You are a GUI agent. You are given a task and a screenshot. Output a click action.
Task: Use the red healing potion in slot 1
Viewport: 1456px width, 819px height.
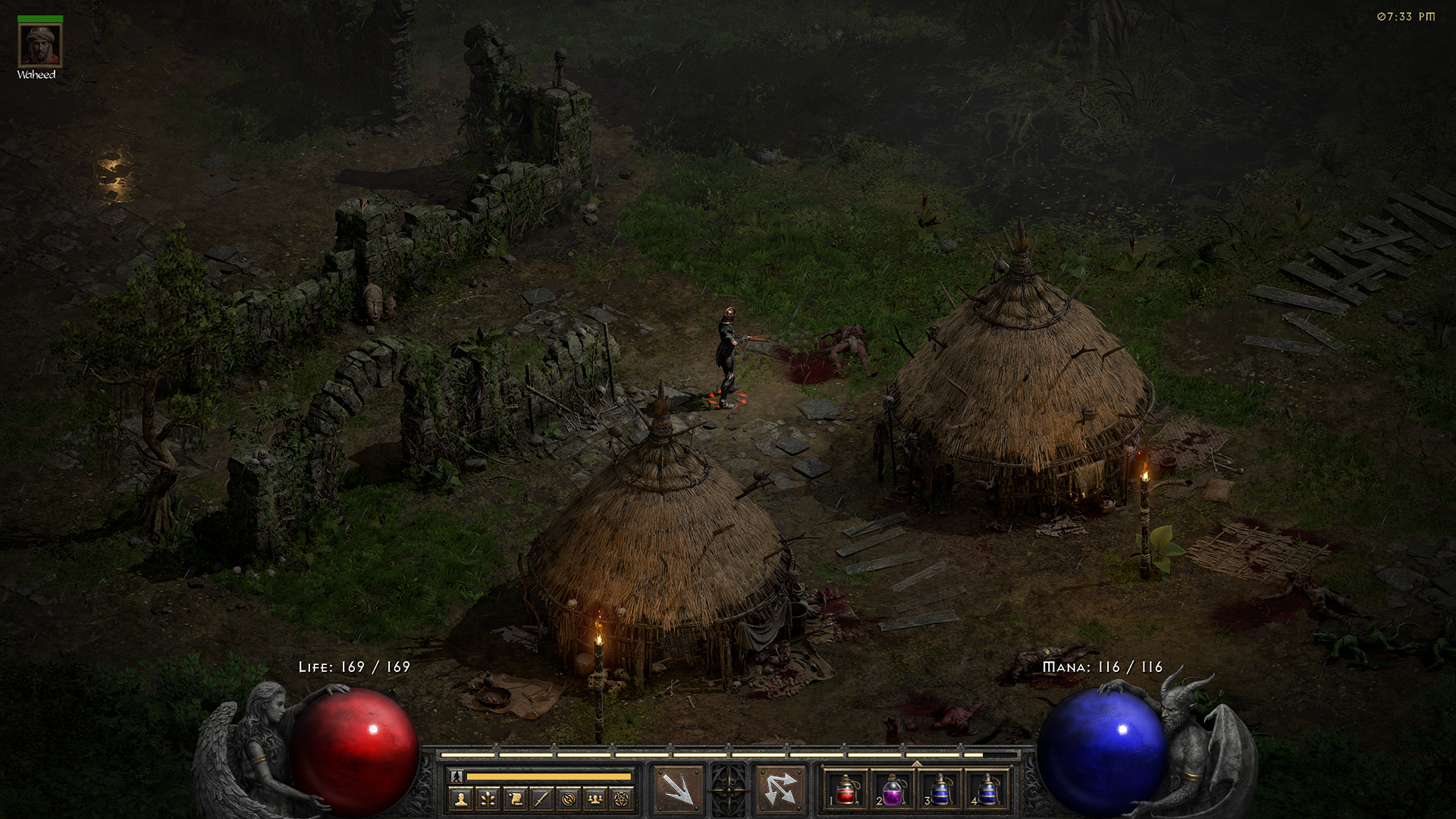[x=846, y=789]
